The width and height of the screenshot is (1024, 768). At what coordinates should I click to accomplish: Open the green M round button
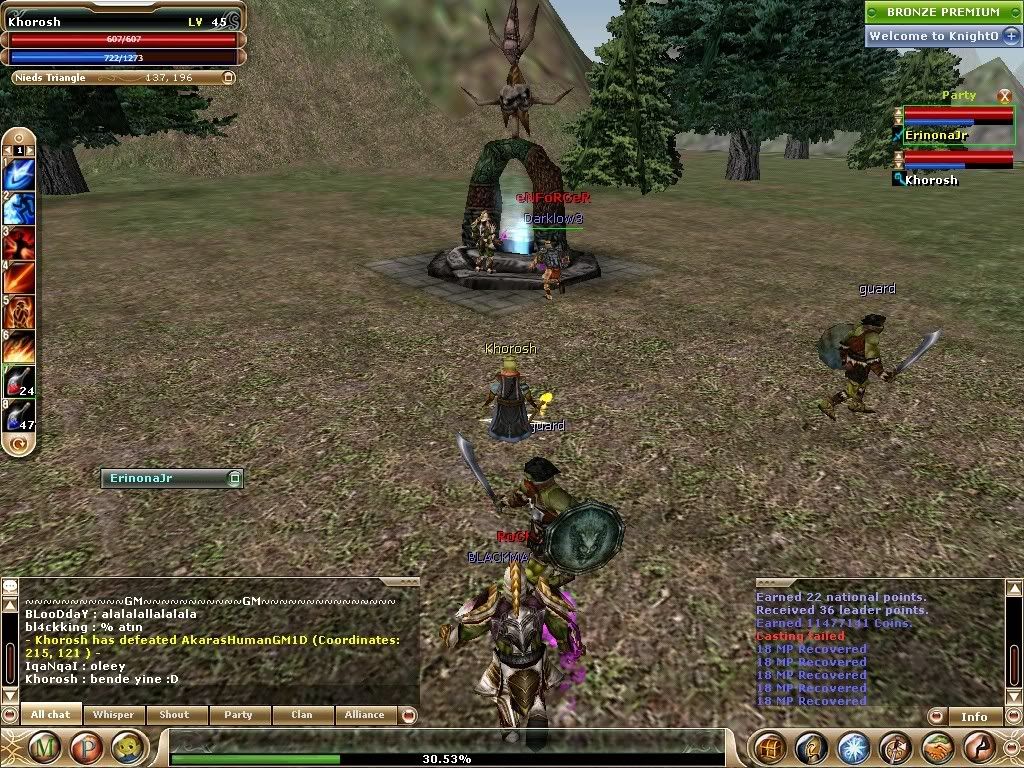coord(44,747)
